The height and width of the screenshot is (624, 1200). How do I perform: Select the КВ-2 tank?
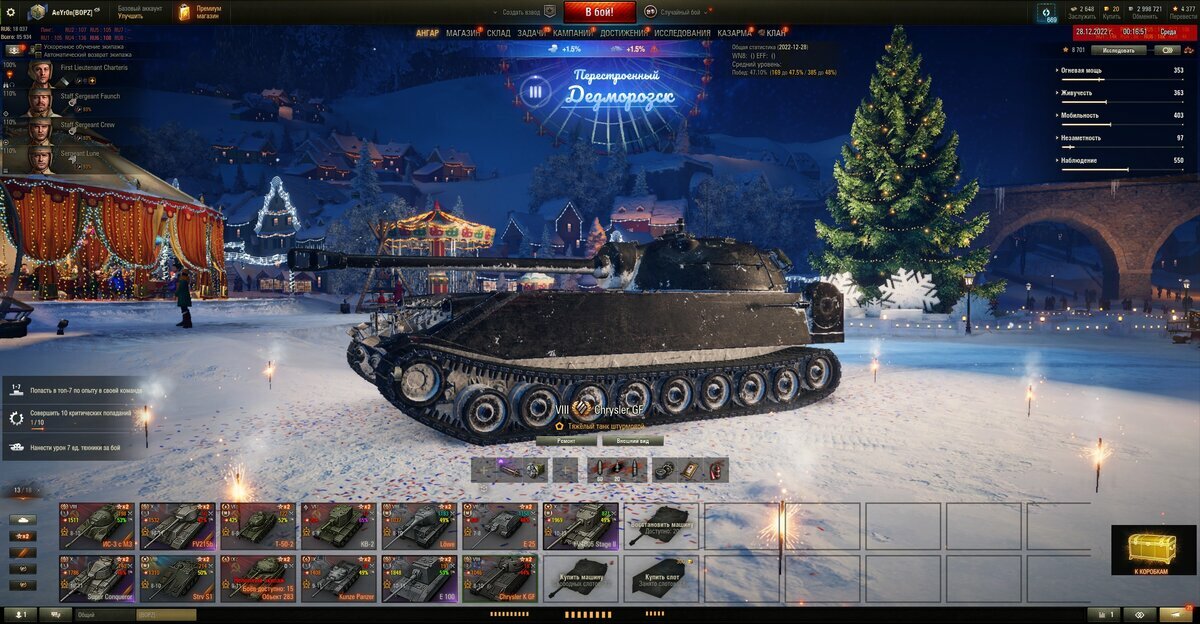tap(338, 525)
